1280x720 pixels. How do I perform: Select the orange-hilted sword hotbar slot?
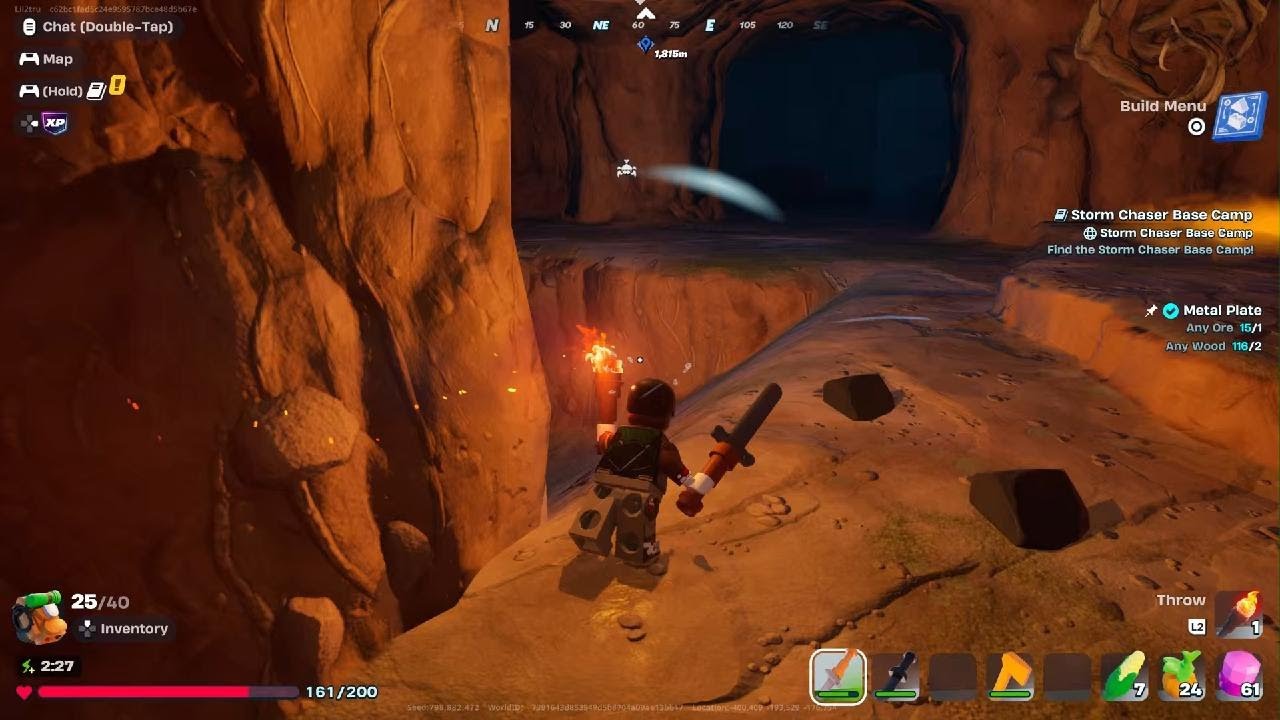coord(838,675)
